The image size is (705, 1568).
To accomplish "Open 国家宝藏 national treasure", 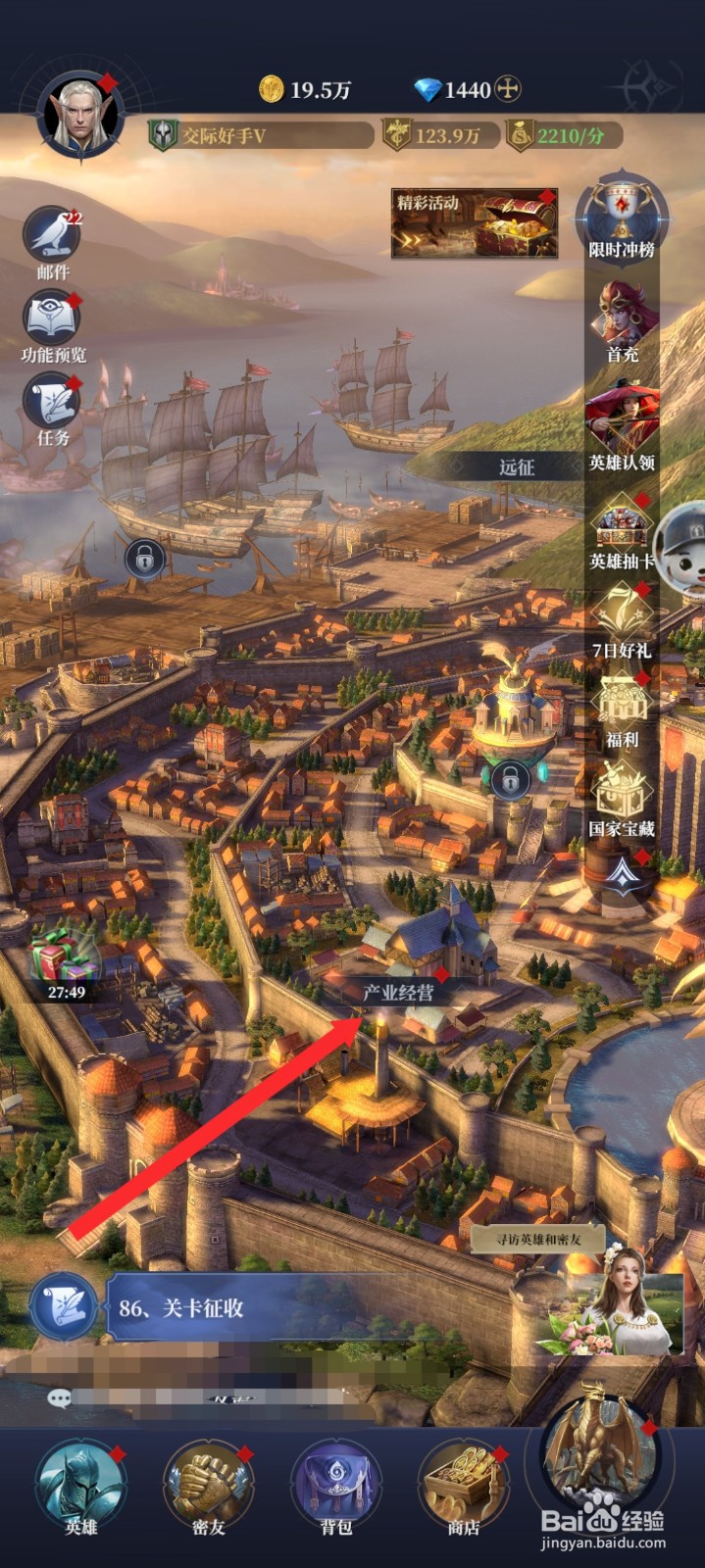I will pos(622,796).
